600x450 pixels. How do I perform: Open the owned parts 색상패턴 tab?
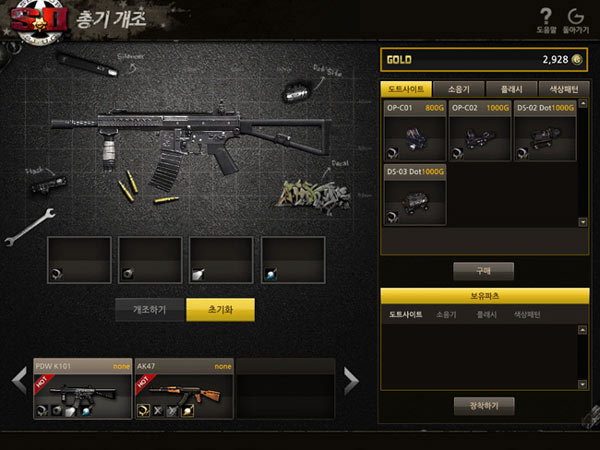pyautogui.click(x=527, y=315)
